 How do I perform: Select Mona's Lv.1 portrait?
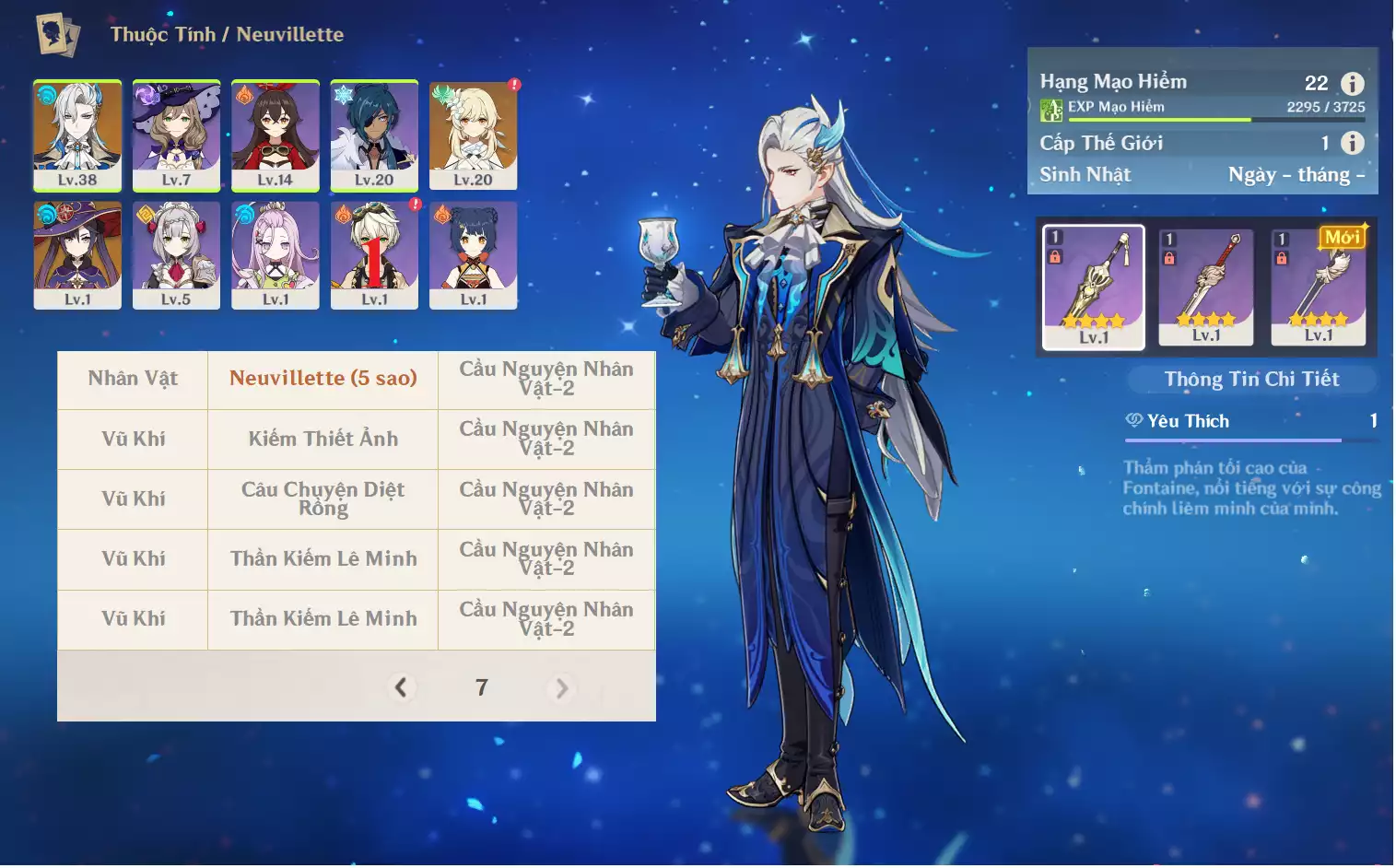pos(77,254)
